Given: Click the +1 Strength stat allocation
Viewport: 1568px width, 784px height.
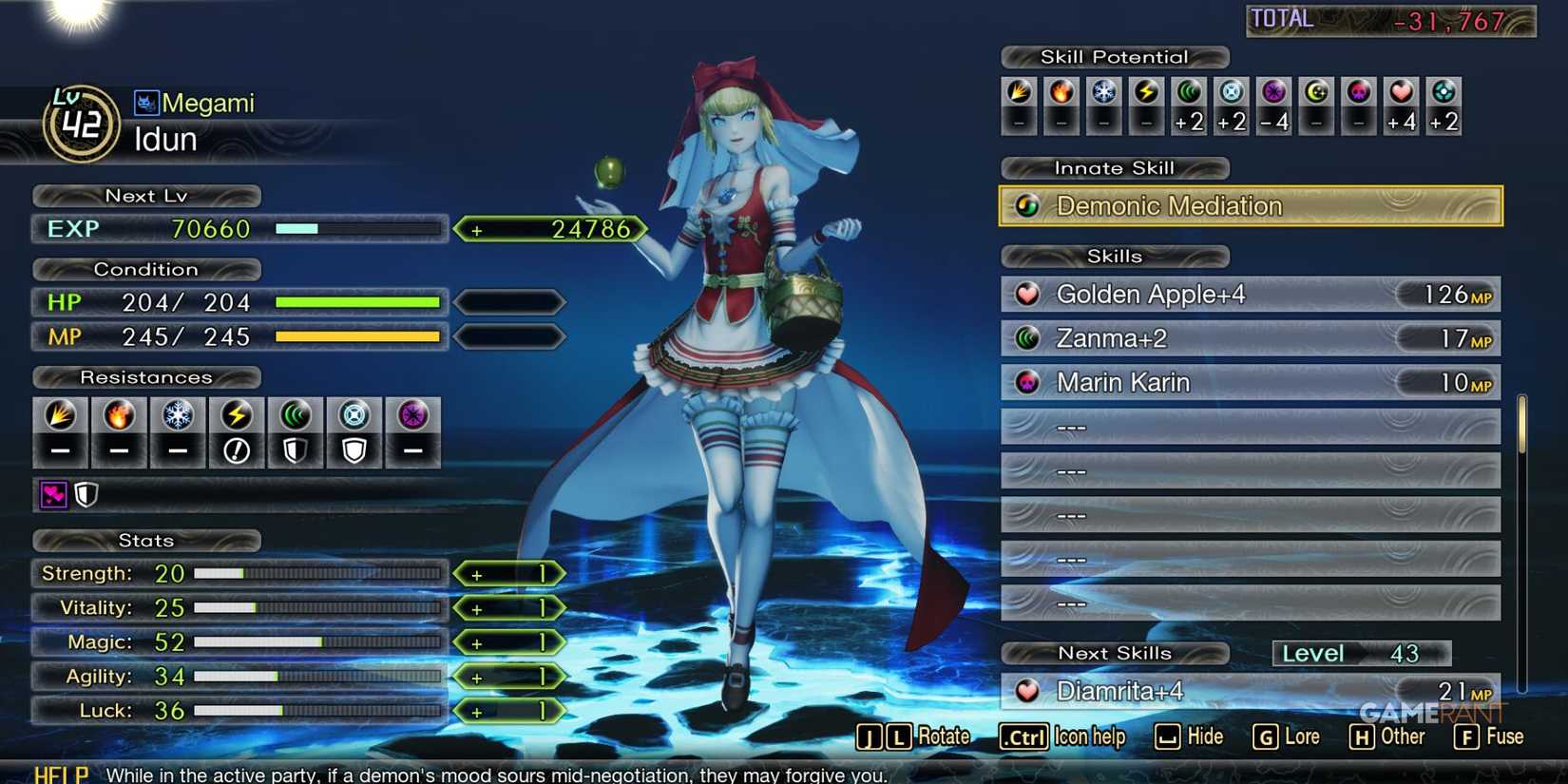Looking at the screenshot, I should point(509,573).
